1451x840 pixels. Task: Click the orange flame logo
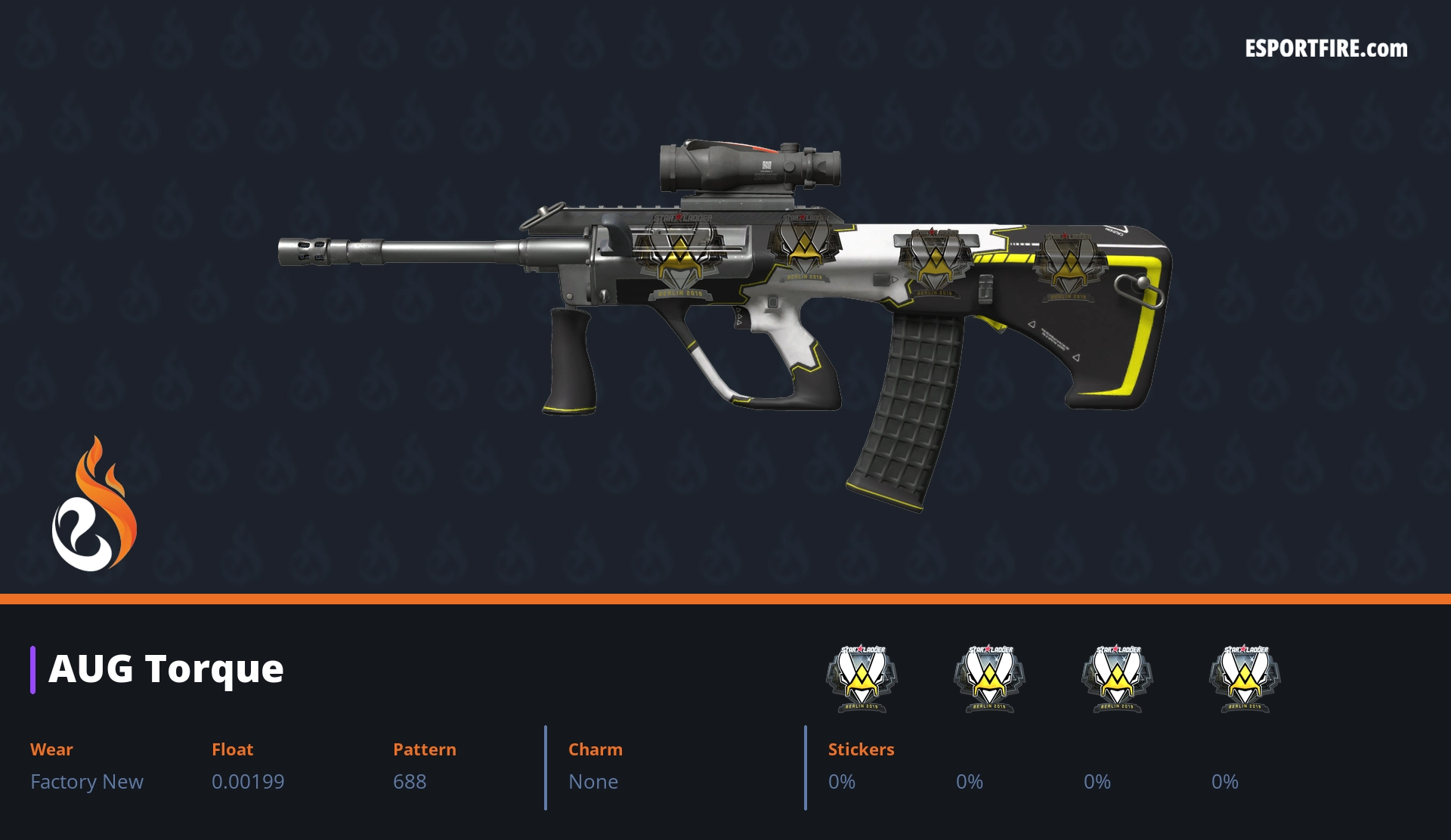tap(94, 505)
